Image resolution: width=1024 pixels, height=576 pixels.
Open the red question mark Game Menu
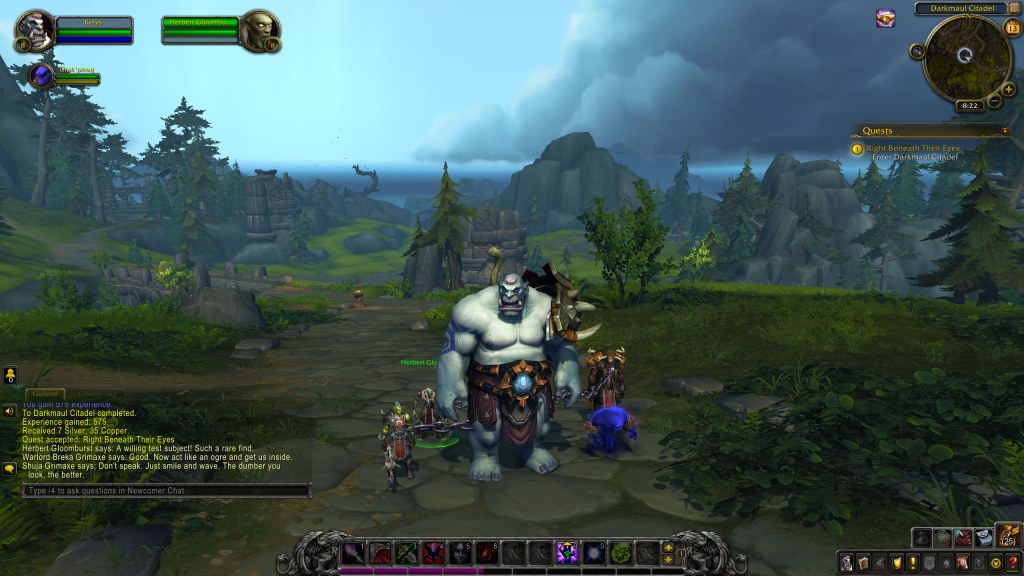tap(1012, 562)
